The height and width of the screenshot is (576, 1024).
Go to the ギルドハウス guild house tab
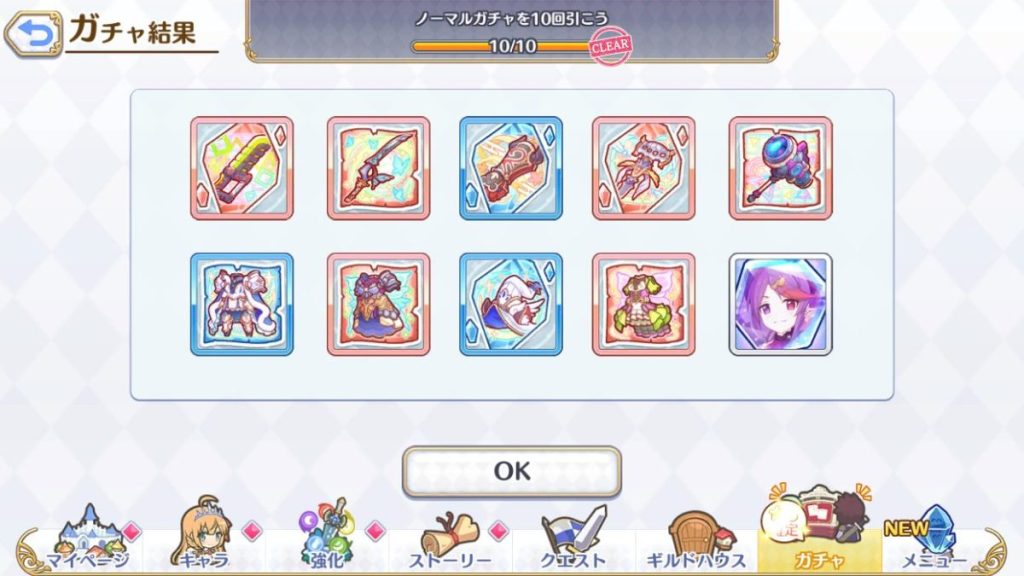(696, 540)
